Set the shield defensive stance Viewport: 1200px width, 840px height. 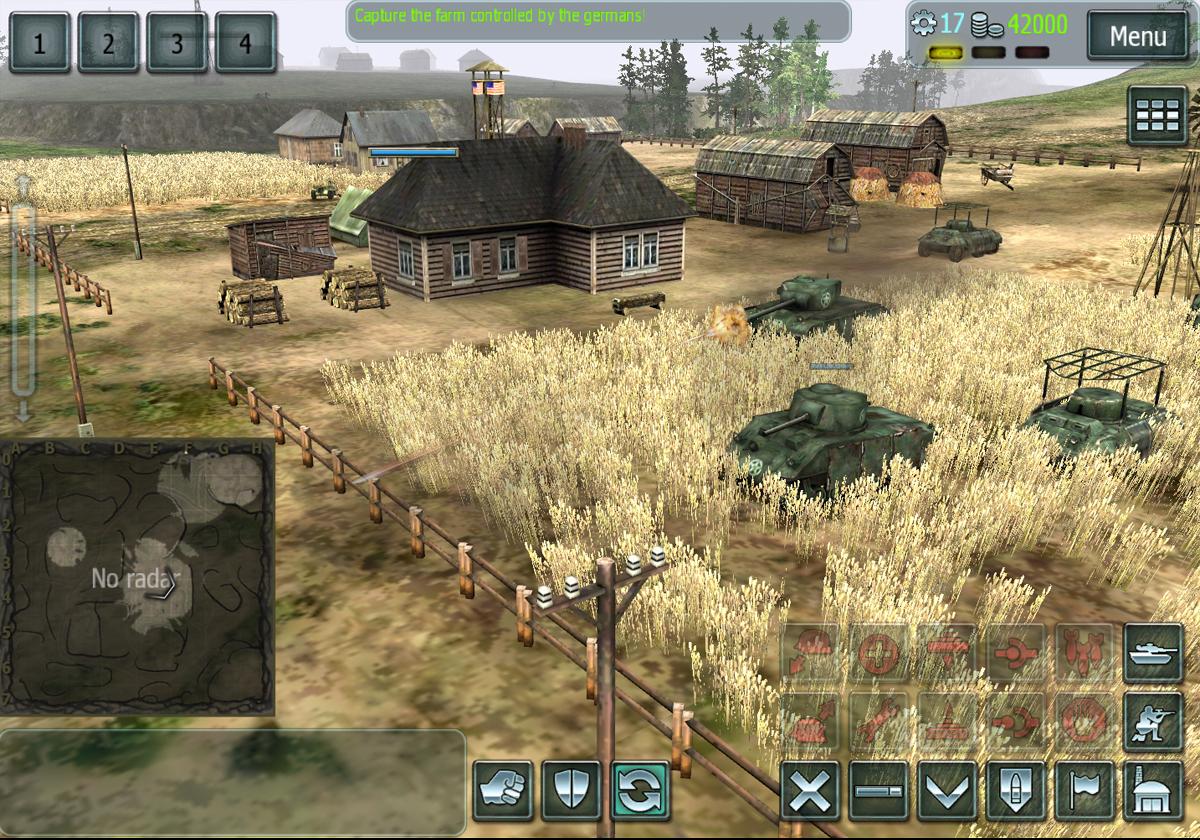[571, 790]
